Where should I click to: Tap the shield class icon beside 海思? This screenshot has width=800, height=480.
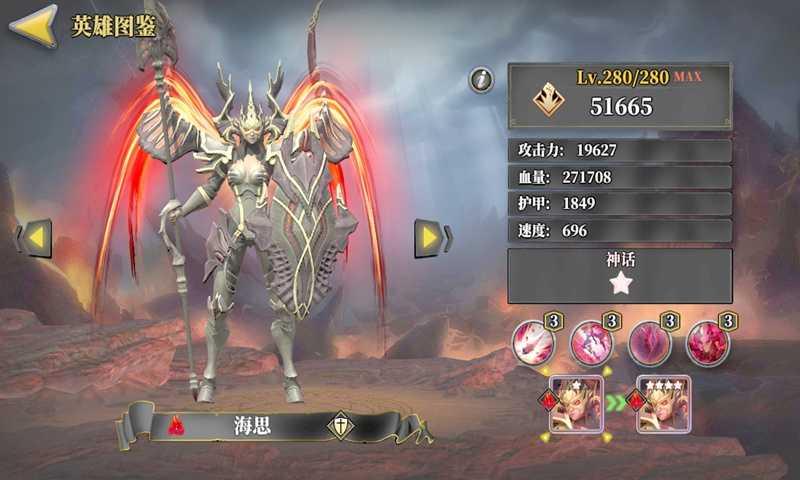[x=340, y=425]
